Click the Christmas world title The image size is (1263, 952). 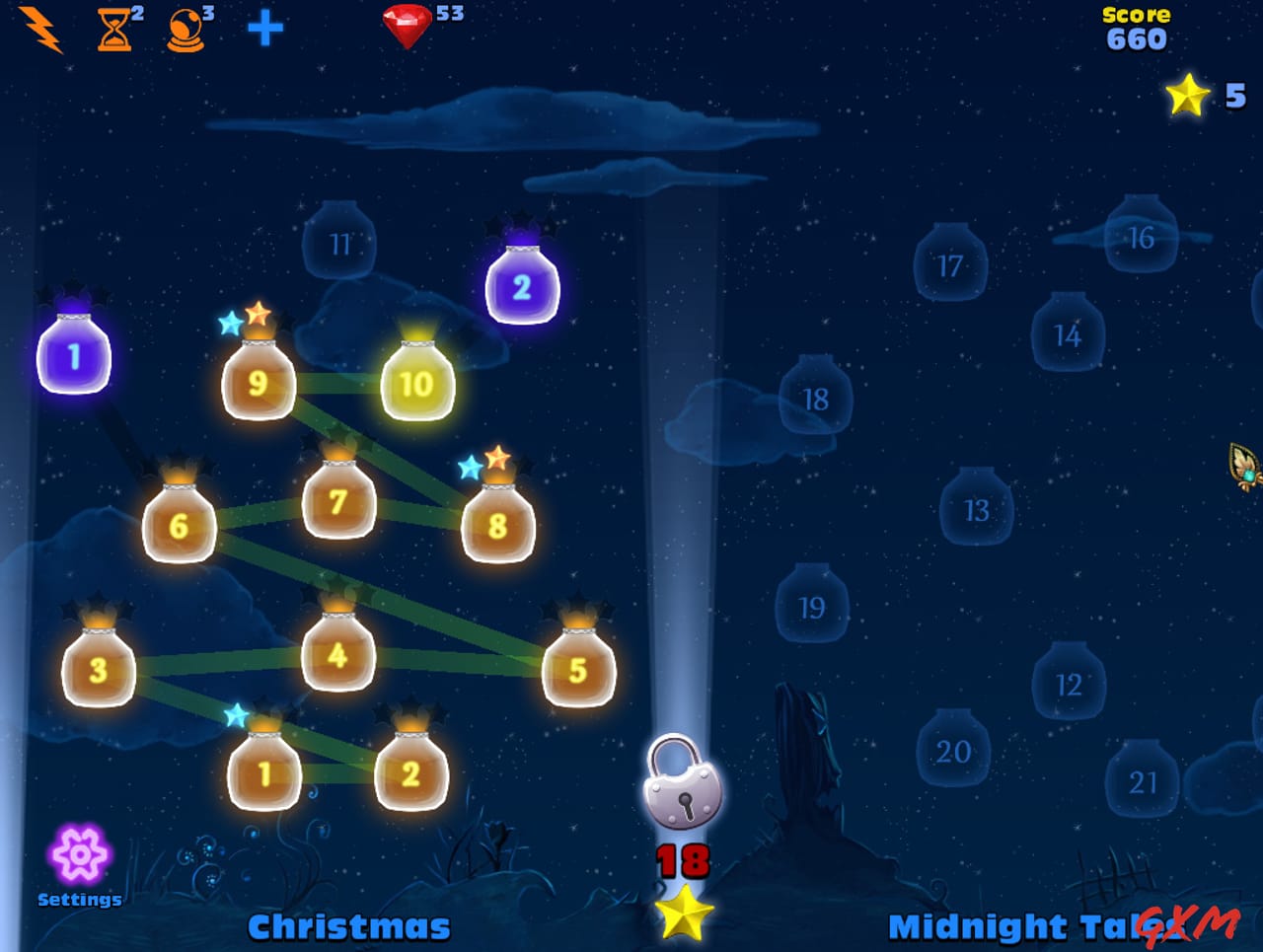348,926
